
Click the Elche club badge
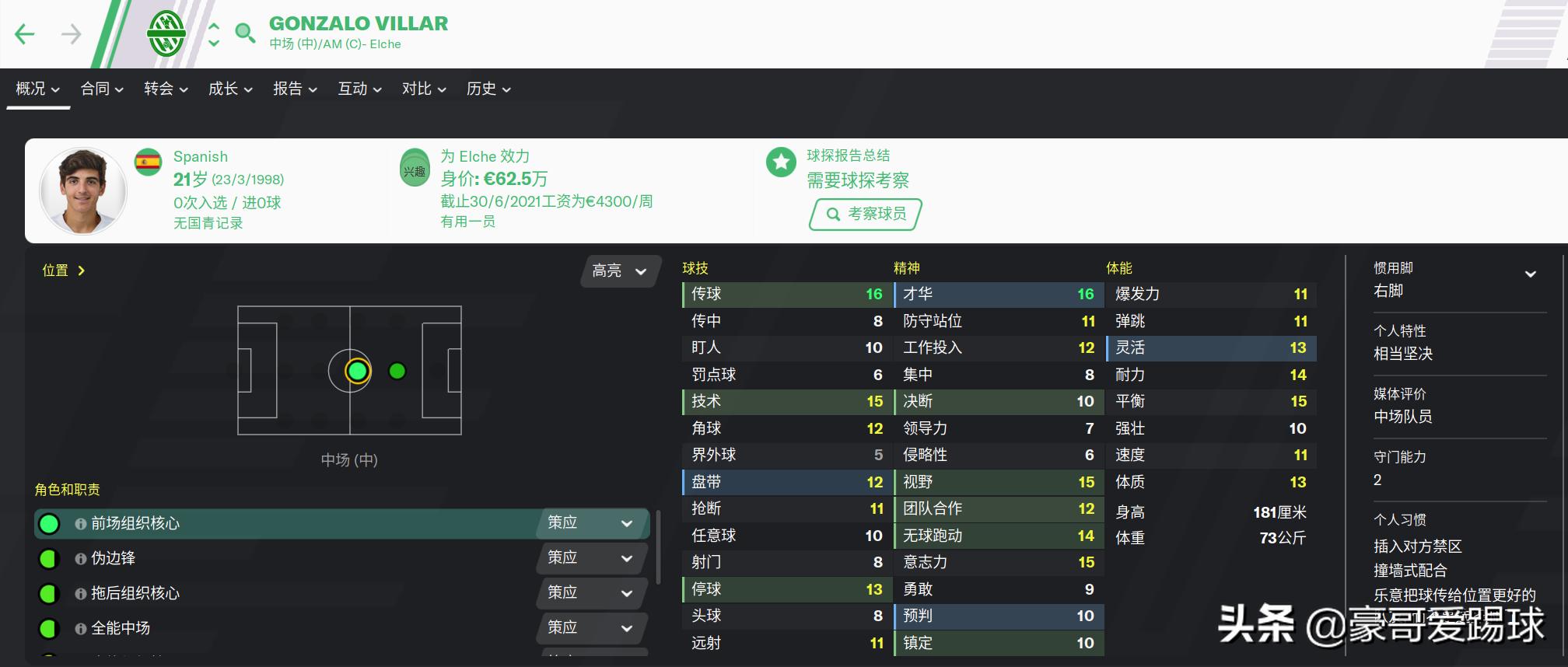(x=167, y=33)
